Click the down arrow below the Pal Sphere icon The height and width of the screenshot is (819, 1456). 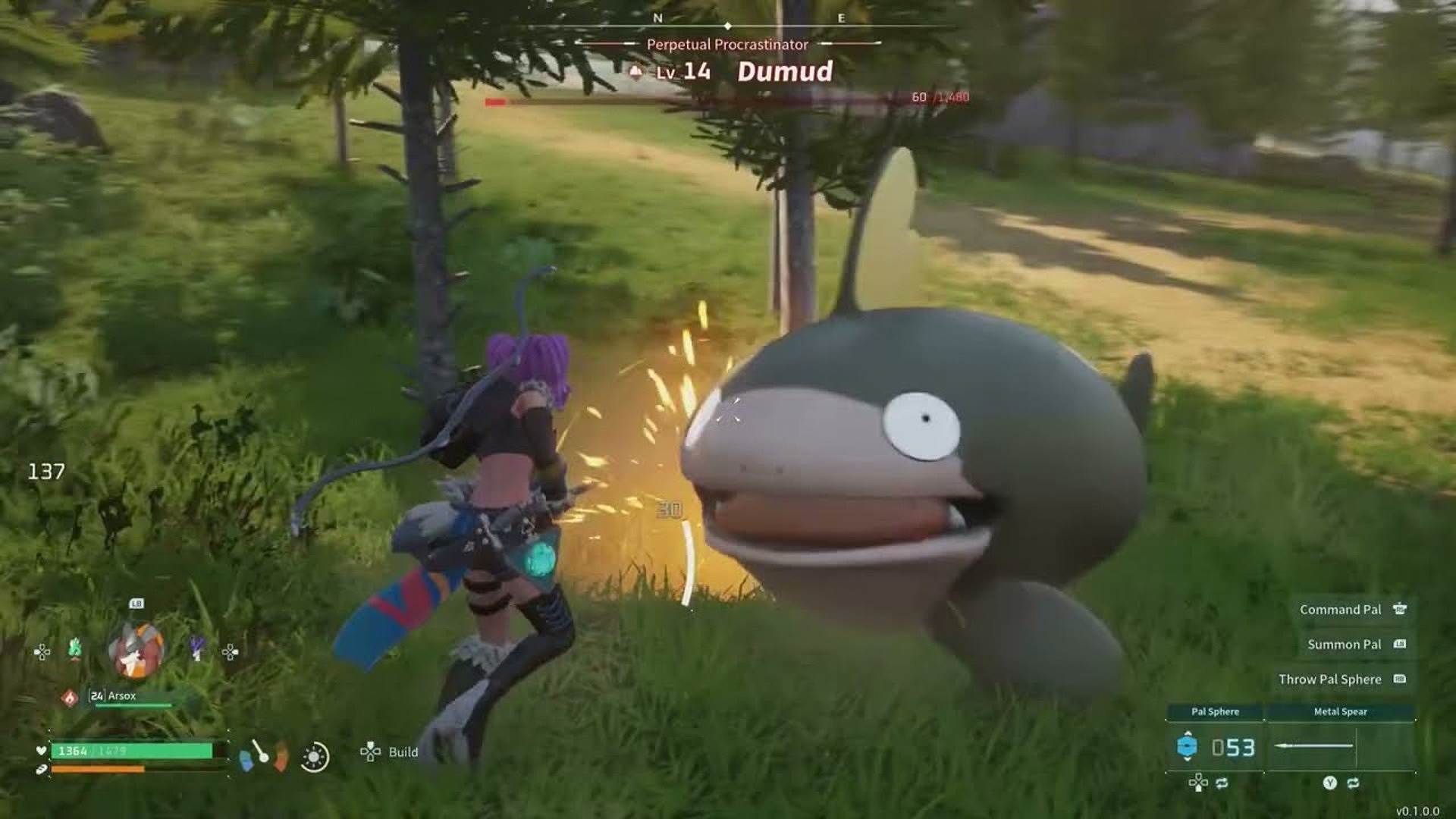coord(1188,760)
